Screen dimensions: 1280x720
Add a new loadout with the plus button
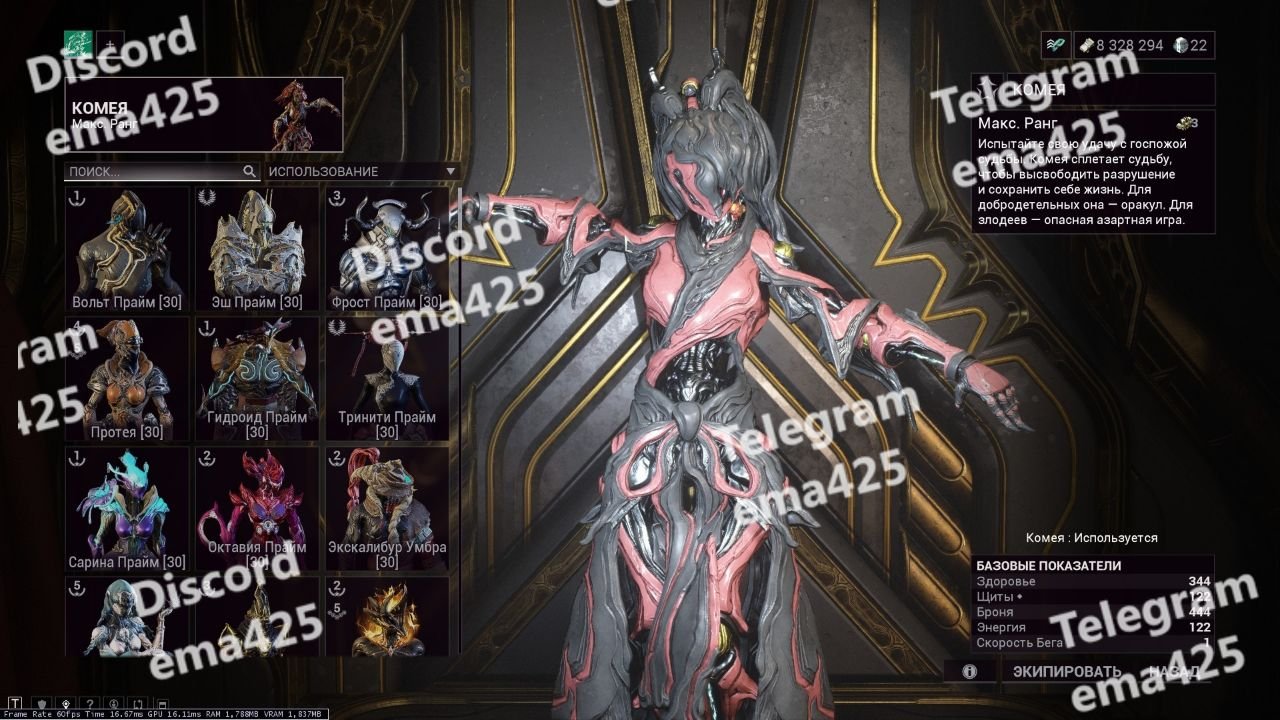click(x=110, y=44)
